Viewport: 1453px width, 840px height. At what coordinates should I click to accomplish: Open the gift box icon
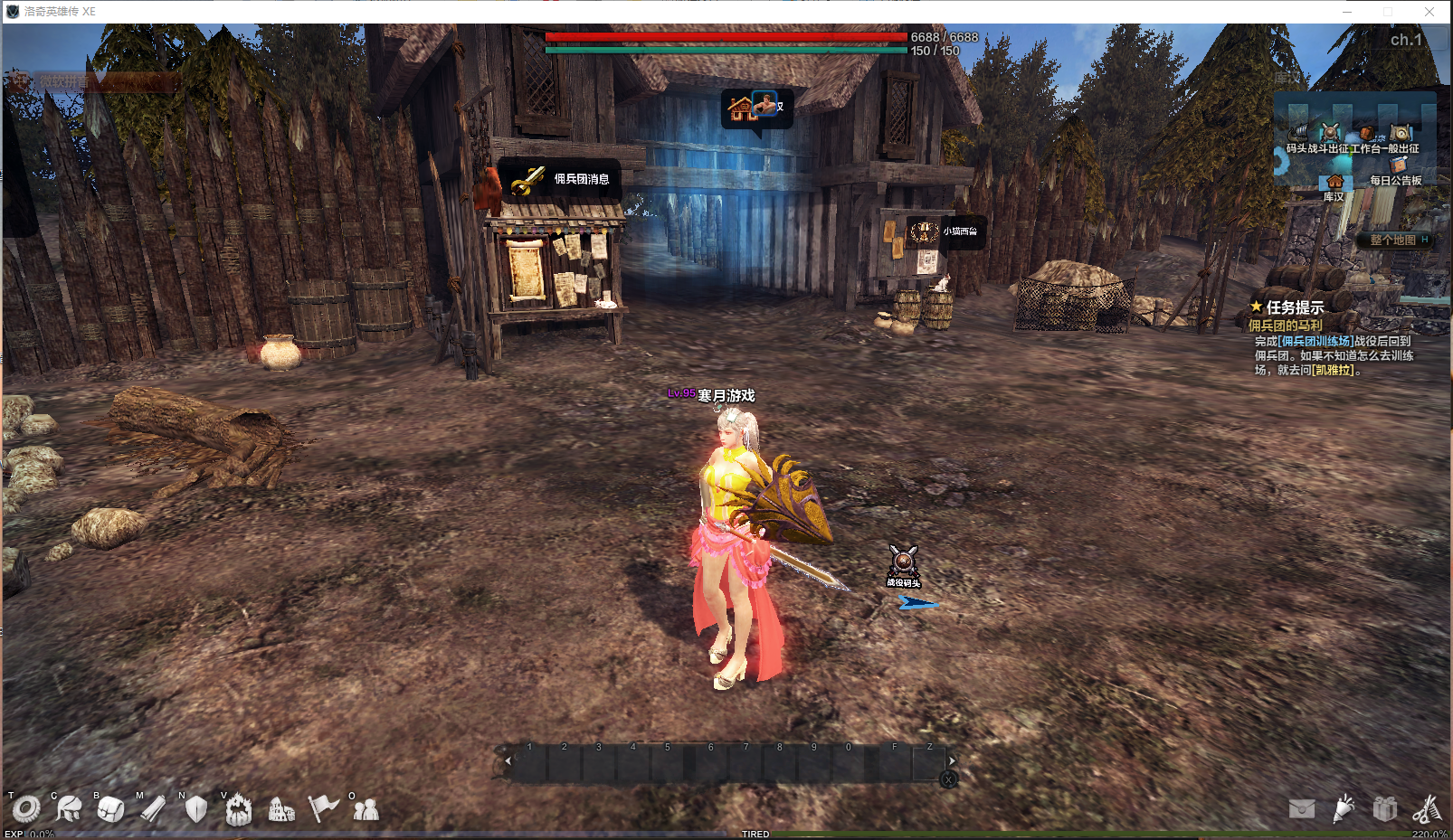coord(1385,808)
